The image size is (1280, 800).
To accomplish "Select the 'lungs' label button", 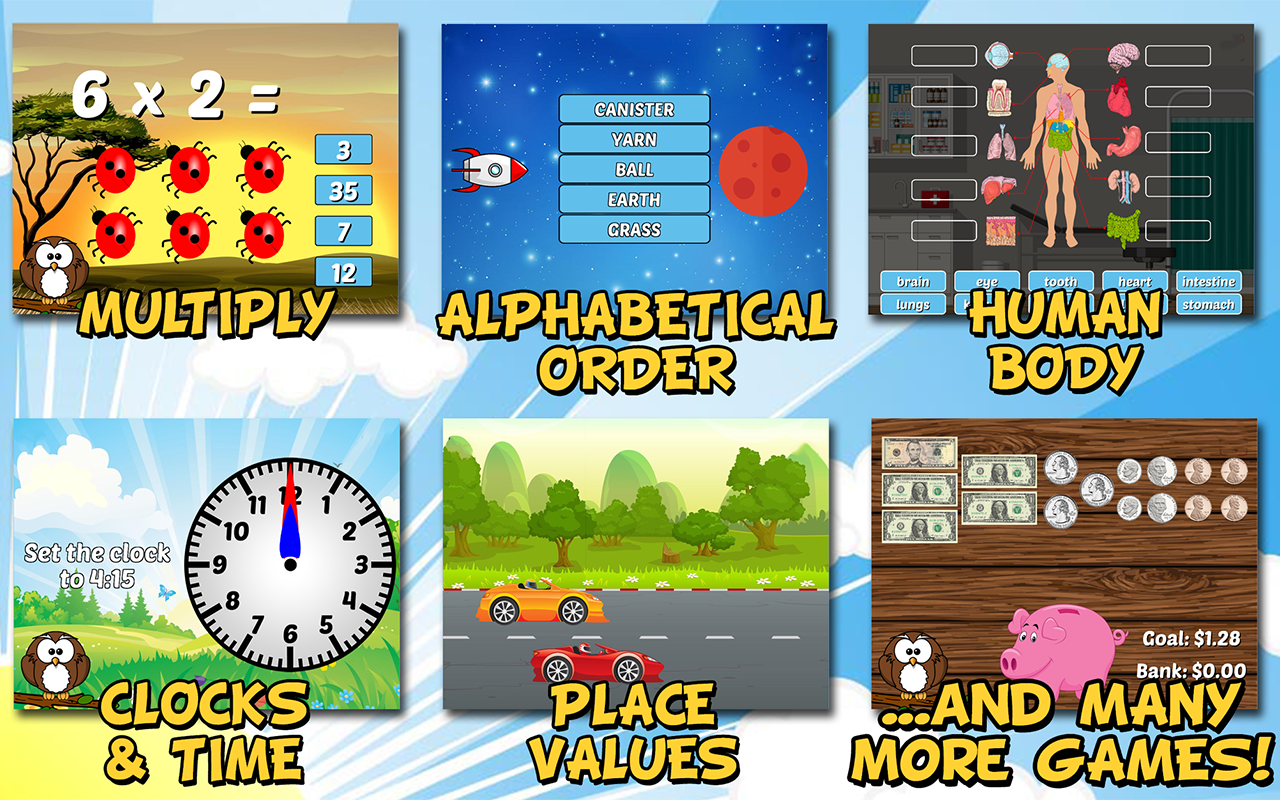I will 913,304.
